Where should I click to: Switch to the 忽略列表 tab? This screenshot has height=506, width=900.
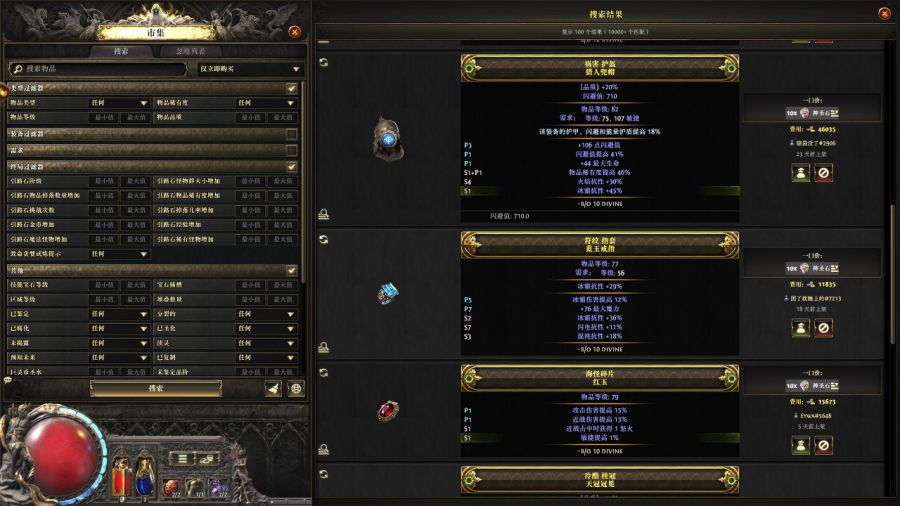(191, 51)
